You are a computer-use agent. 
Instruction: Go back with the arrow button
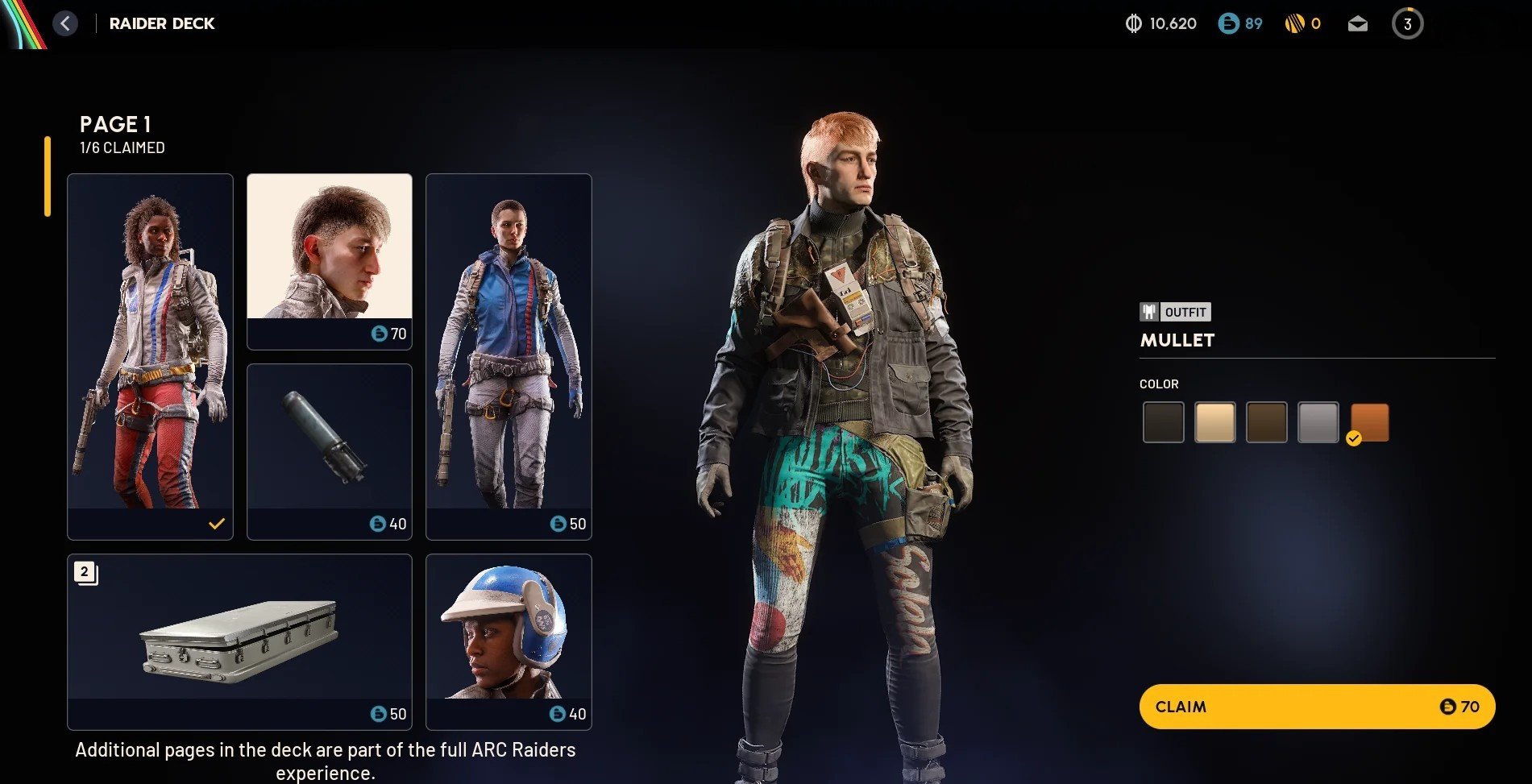[x=65, y=23]
